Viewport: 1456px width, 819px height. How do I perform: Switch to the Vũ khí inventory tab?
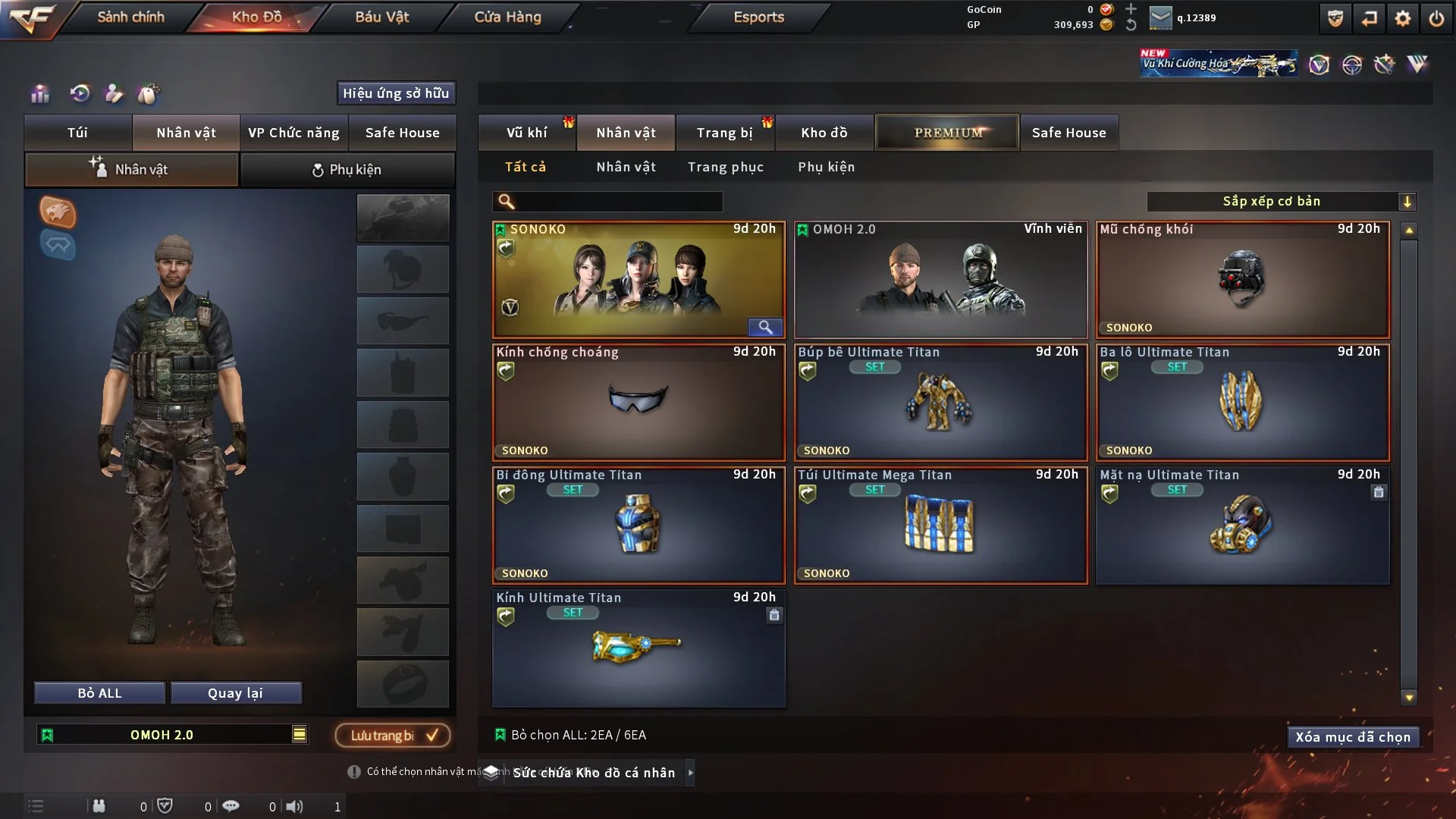526,133
